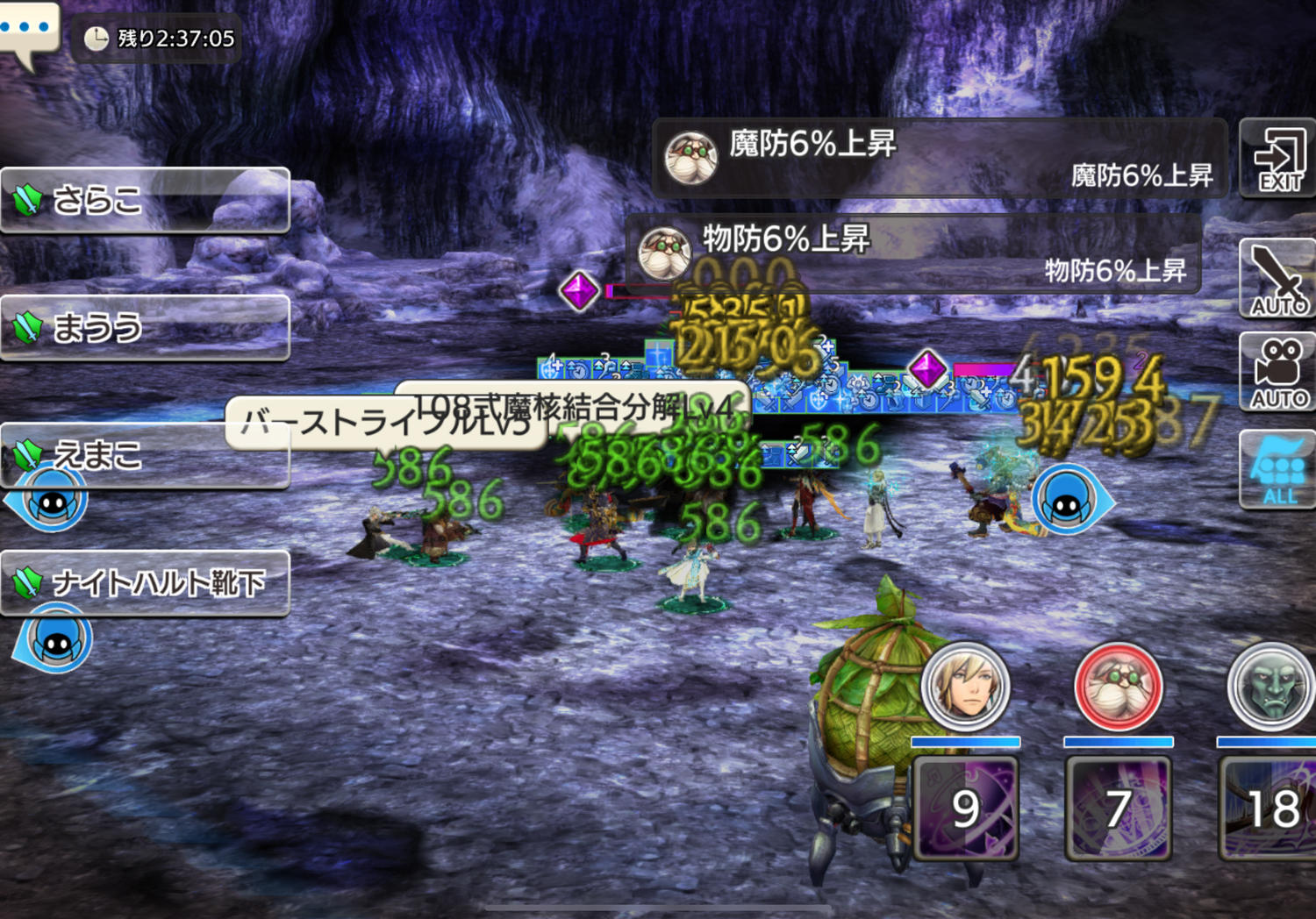Select party member ナイトハルト靴下
Viewport: 1316px width, 919px height.
(145, 583)
